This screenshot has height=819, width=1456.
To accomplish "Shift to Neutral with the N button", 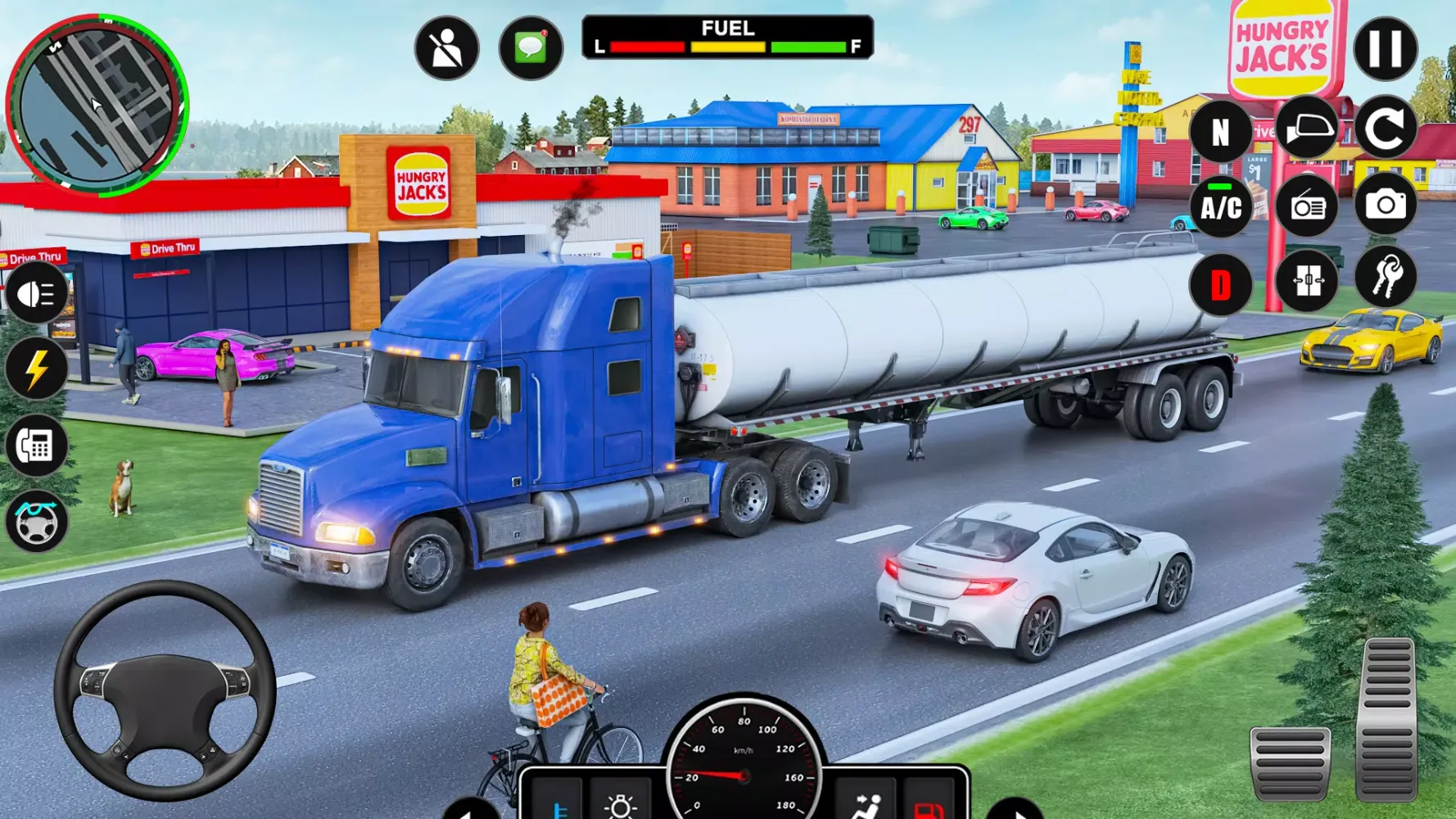I will click(x=1222, y=131).
